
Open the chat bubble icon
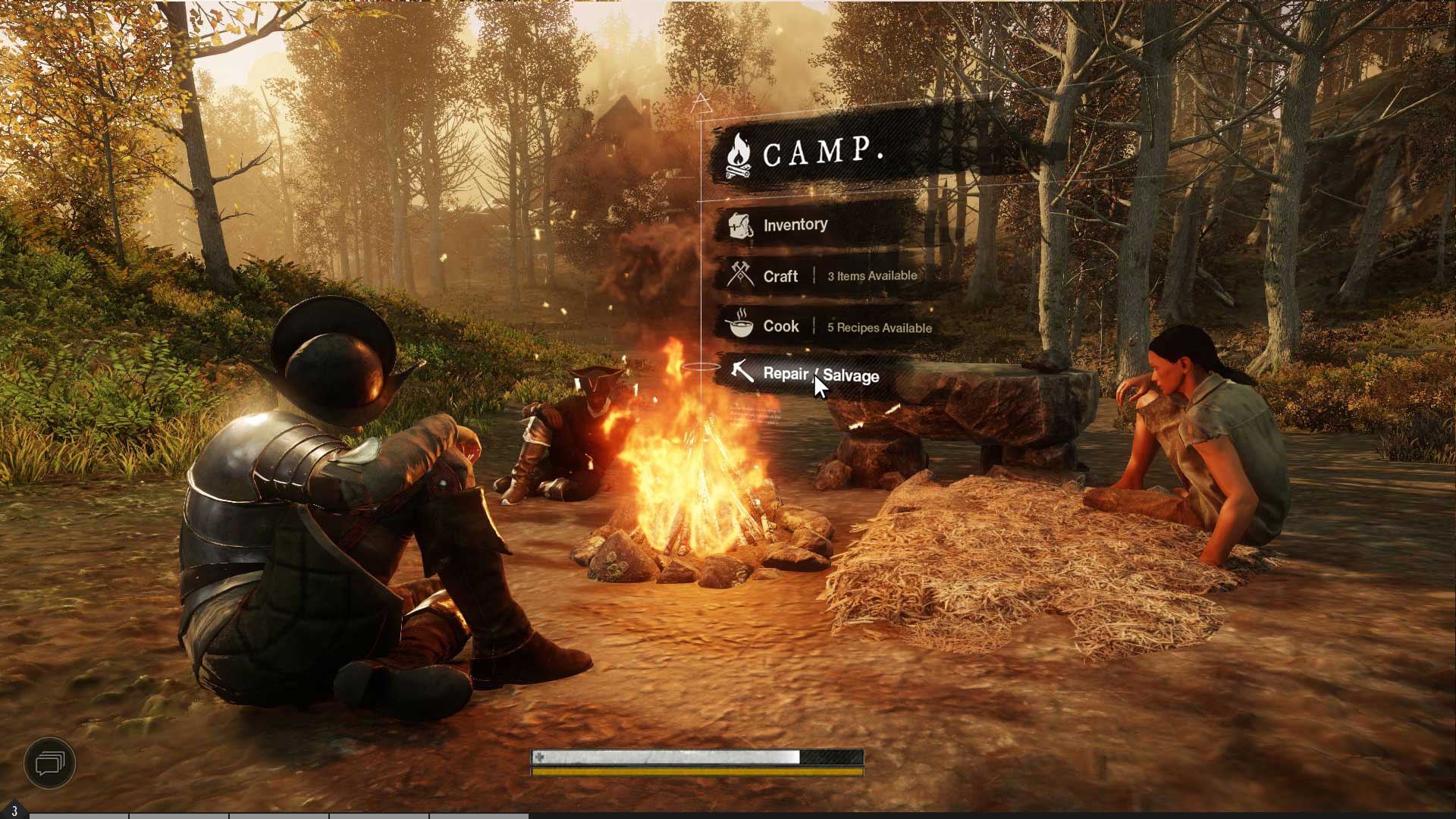pos(50,762)
